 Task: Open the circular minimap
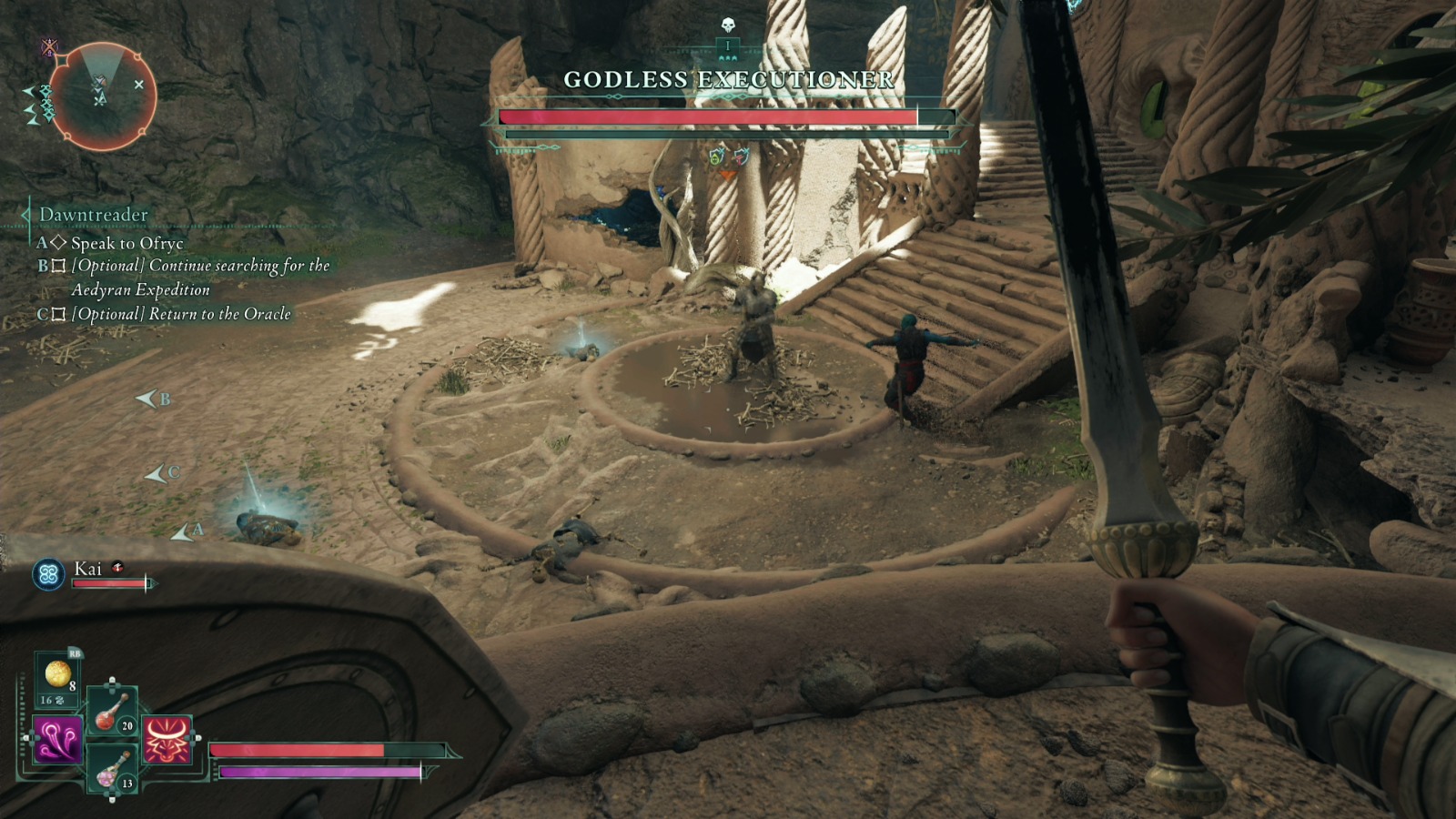102,96
